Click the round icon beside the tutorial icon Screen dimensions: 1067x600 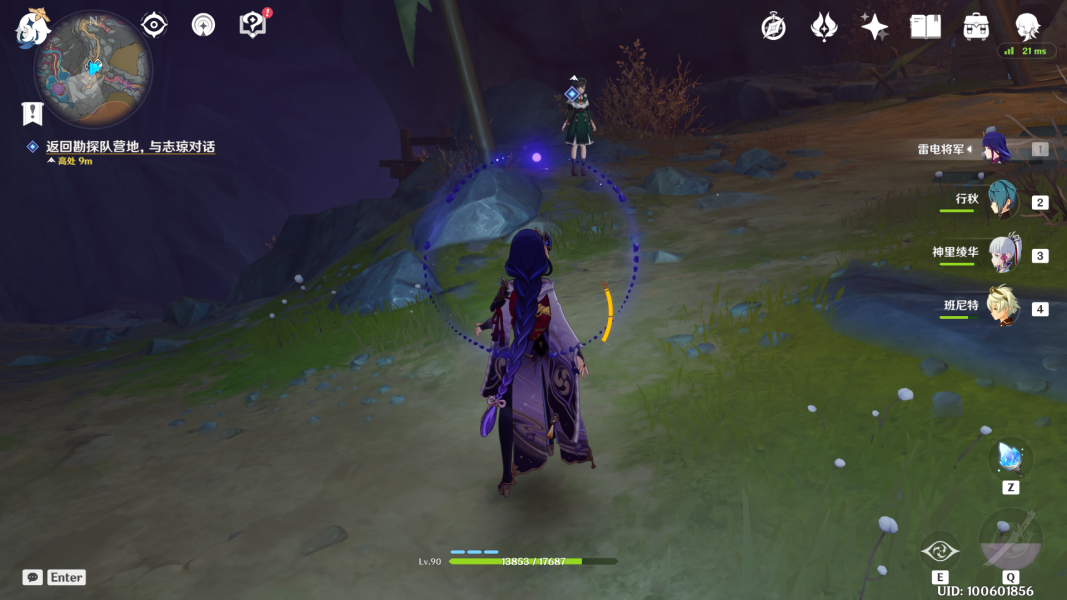(204, 25)
